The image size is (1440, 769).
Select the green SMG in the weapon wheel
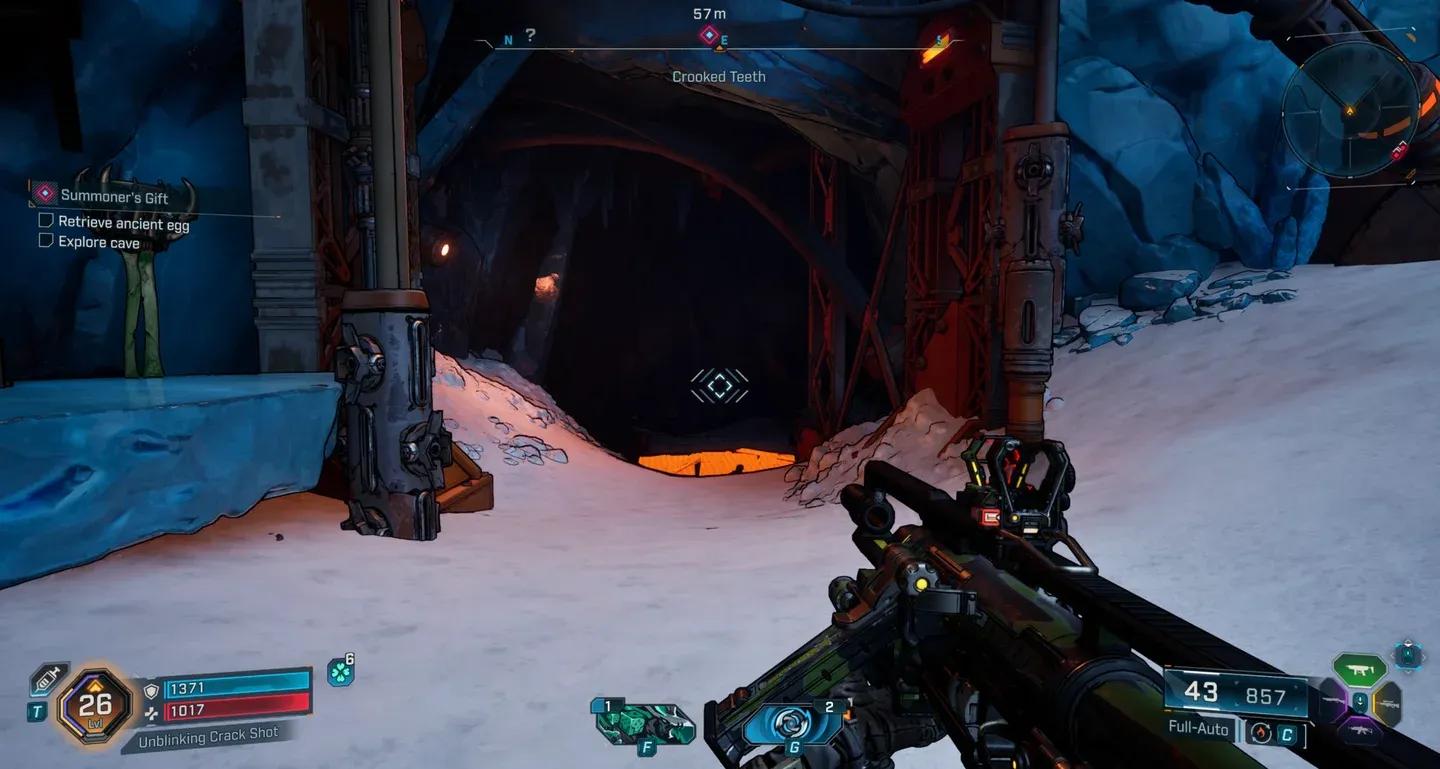pos(1358,670)
